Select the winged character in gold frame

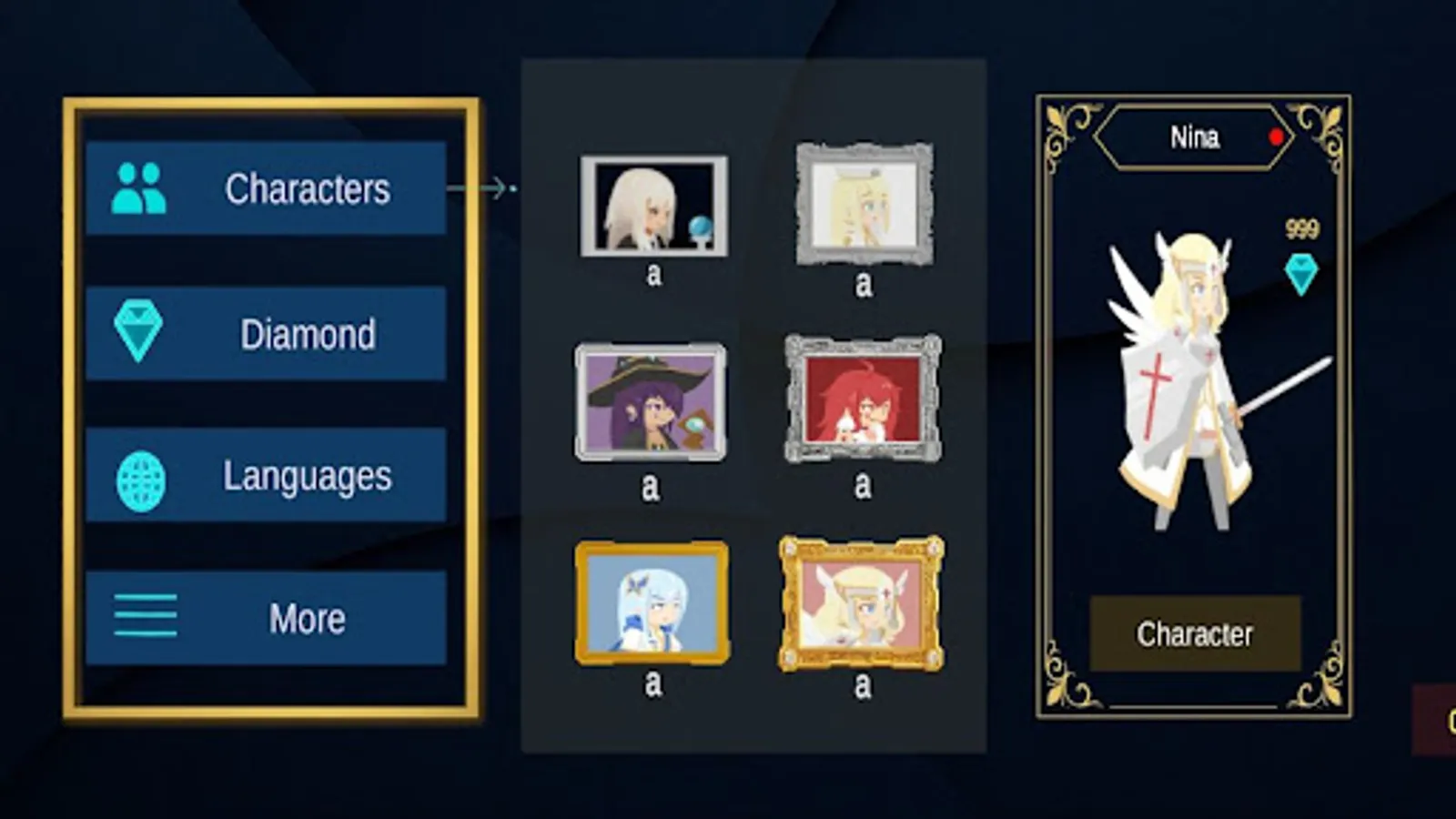[x=861, y=603]
